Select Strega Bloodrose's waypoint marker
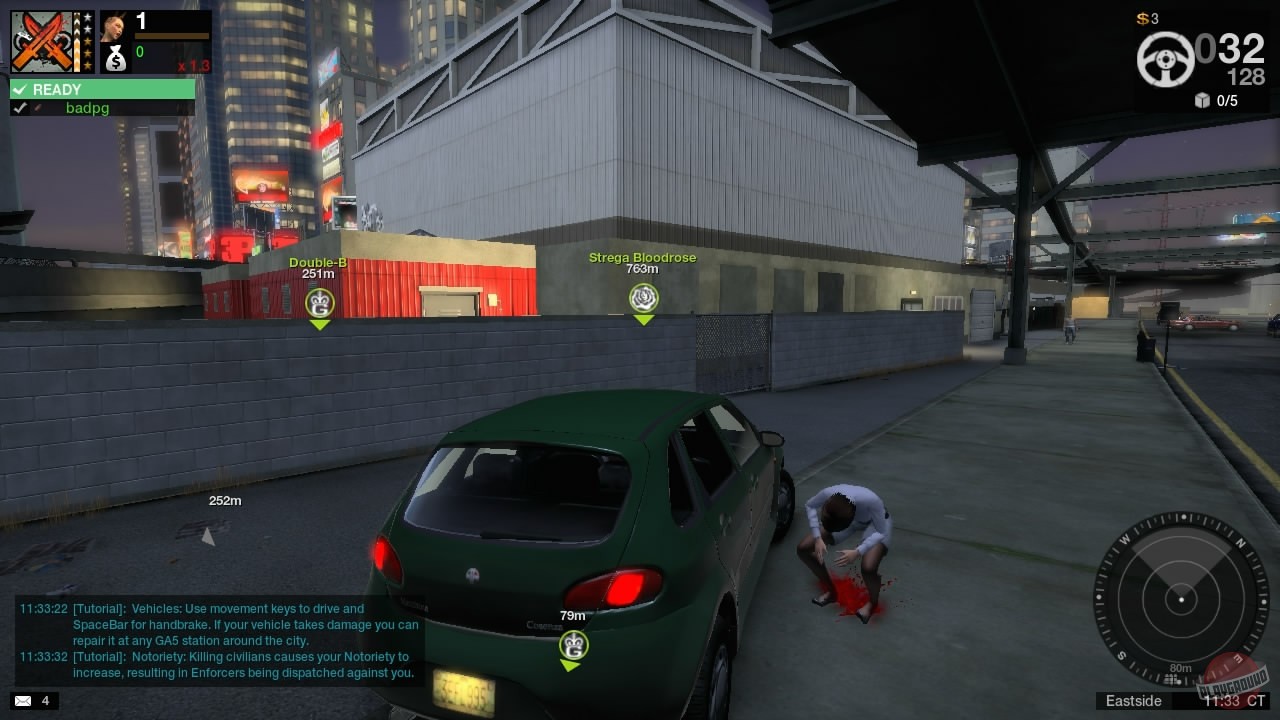The width and height of the screenshot is (1280, 720). tap(643, 297)
